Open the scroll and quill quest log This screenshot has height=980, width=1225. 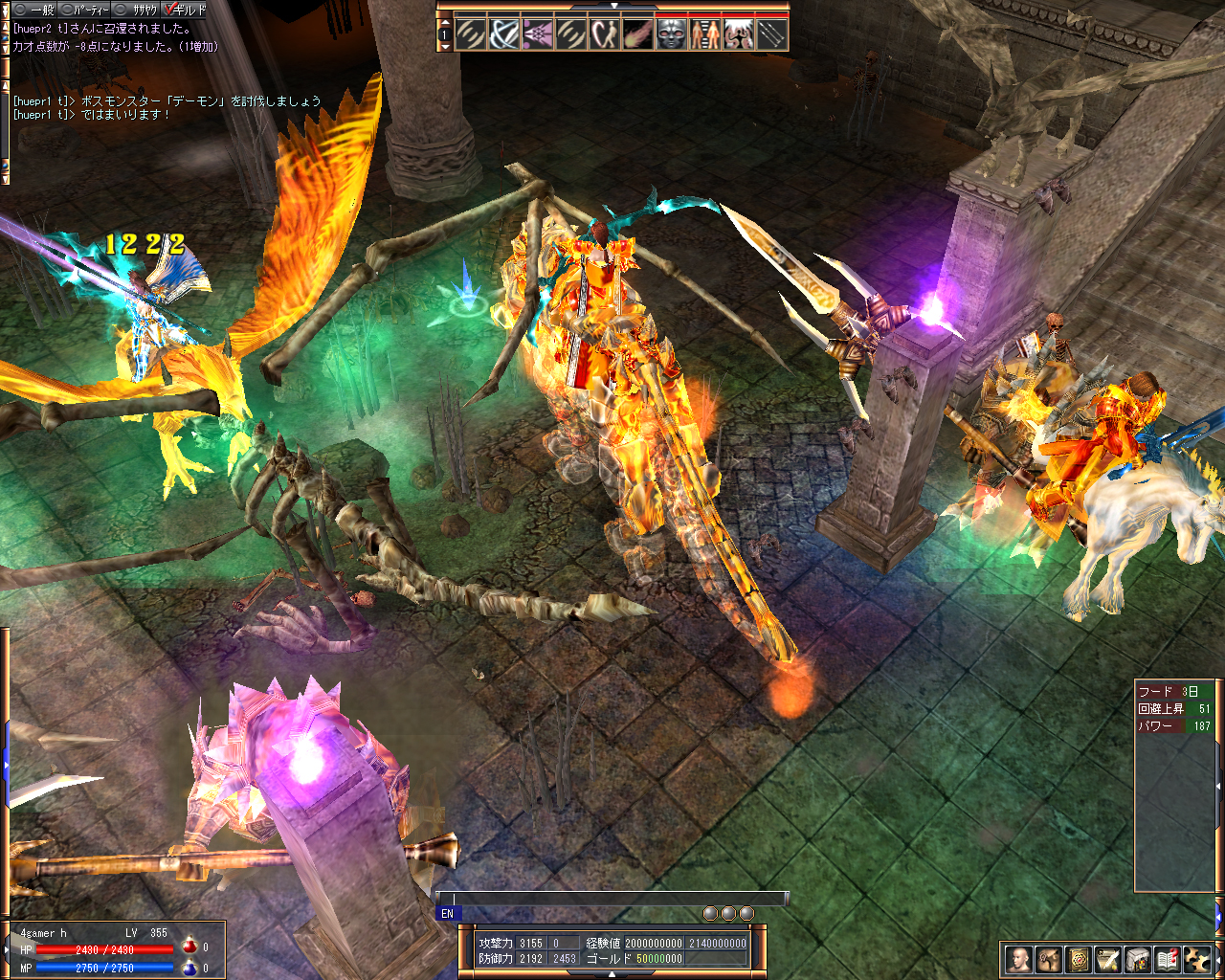click(1108, 959)
